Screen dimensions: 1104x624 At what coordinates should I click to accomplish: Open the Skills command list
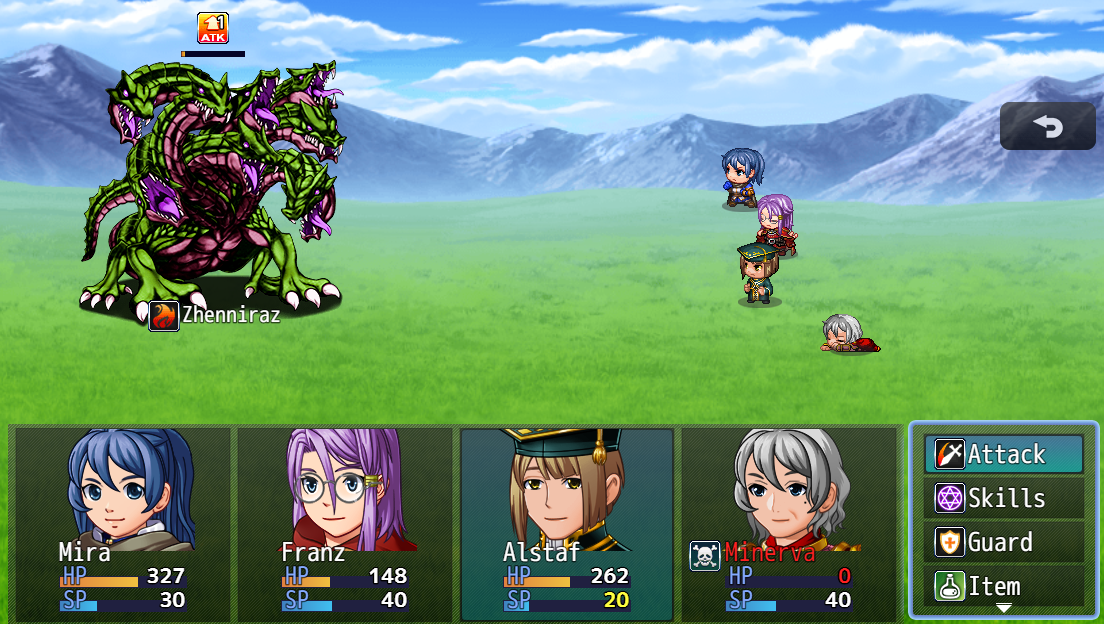(1003, 498)
